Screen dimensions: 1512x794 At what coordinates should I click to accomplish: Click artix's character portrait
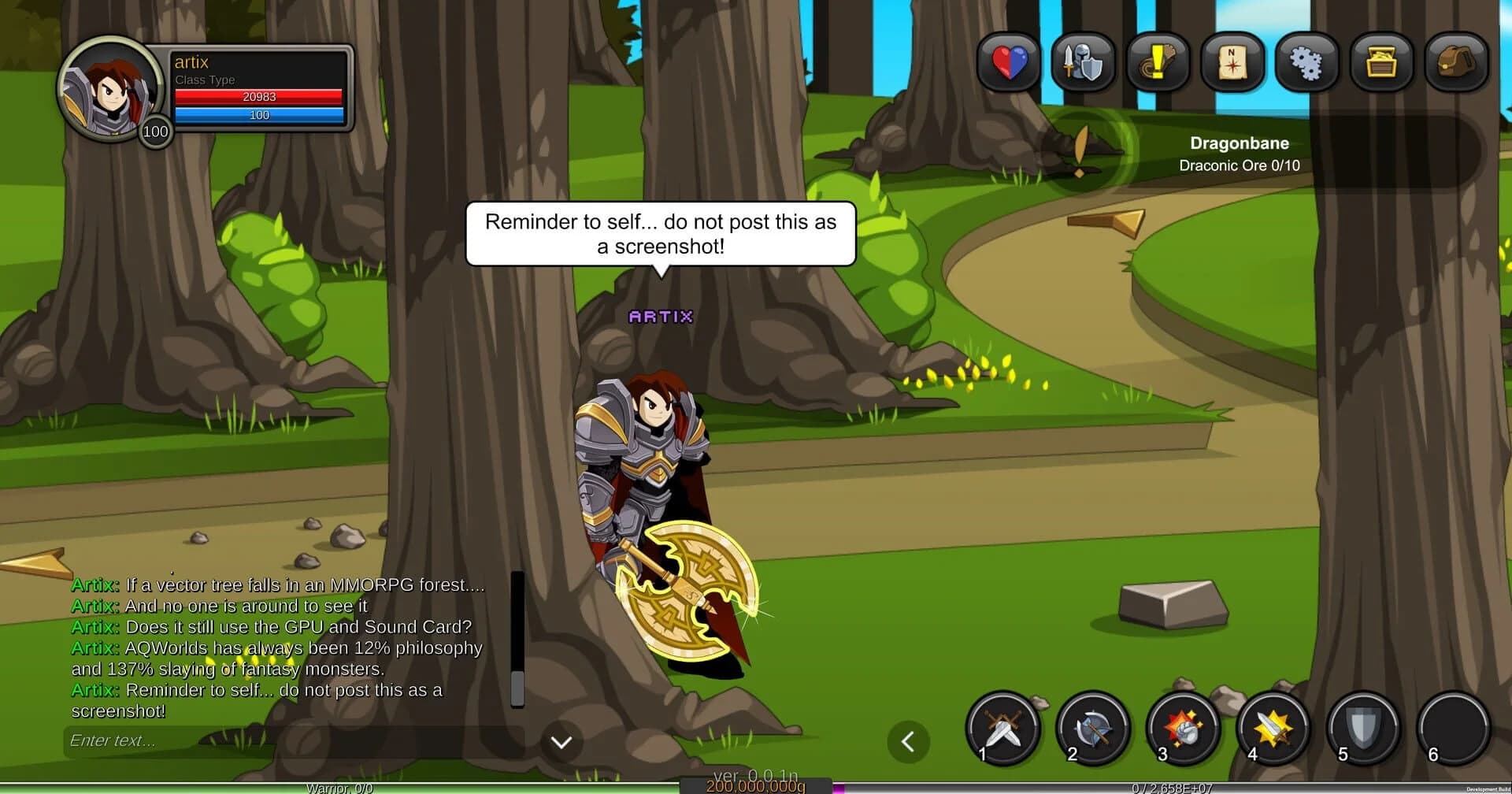tap(109, 89)
